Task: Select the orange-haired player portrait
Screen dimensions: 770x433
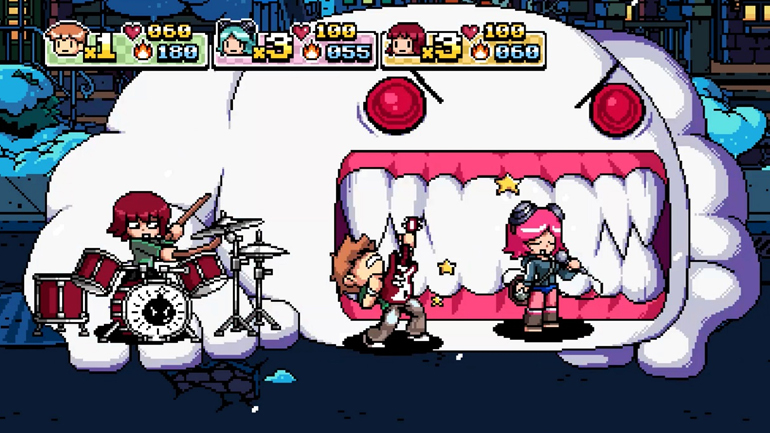Action: pos(65,41)
